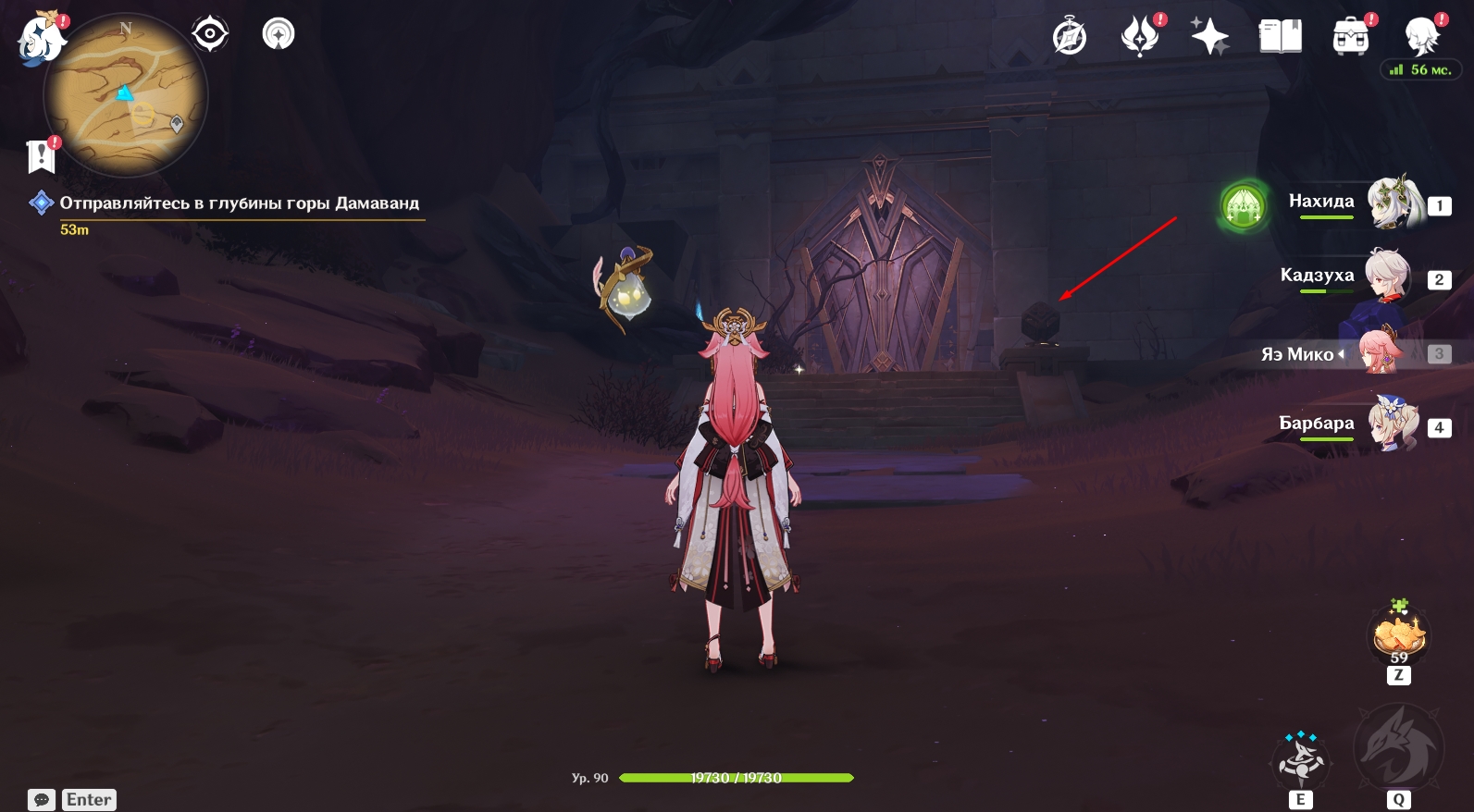Viewport: 1474px width, 812px height.
Task: Select the Damavand mountain quest tracker
Action: [239, 203]
